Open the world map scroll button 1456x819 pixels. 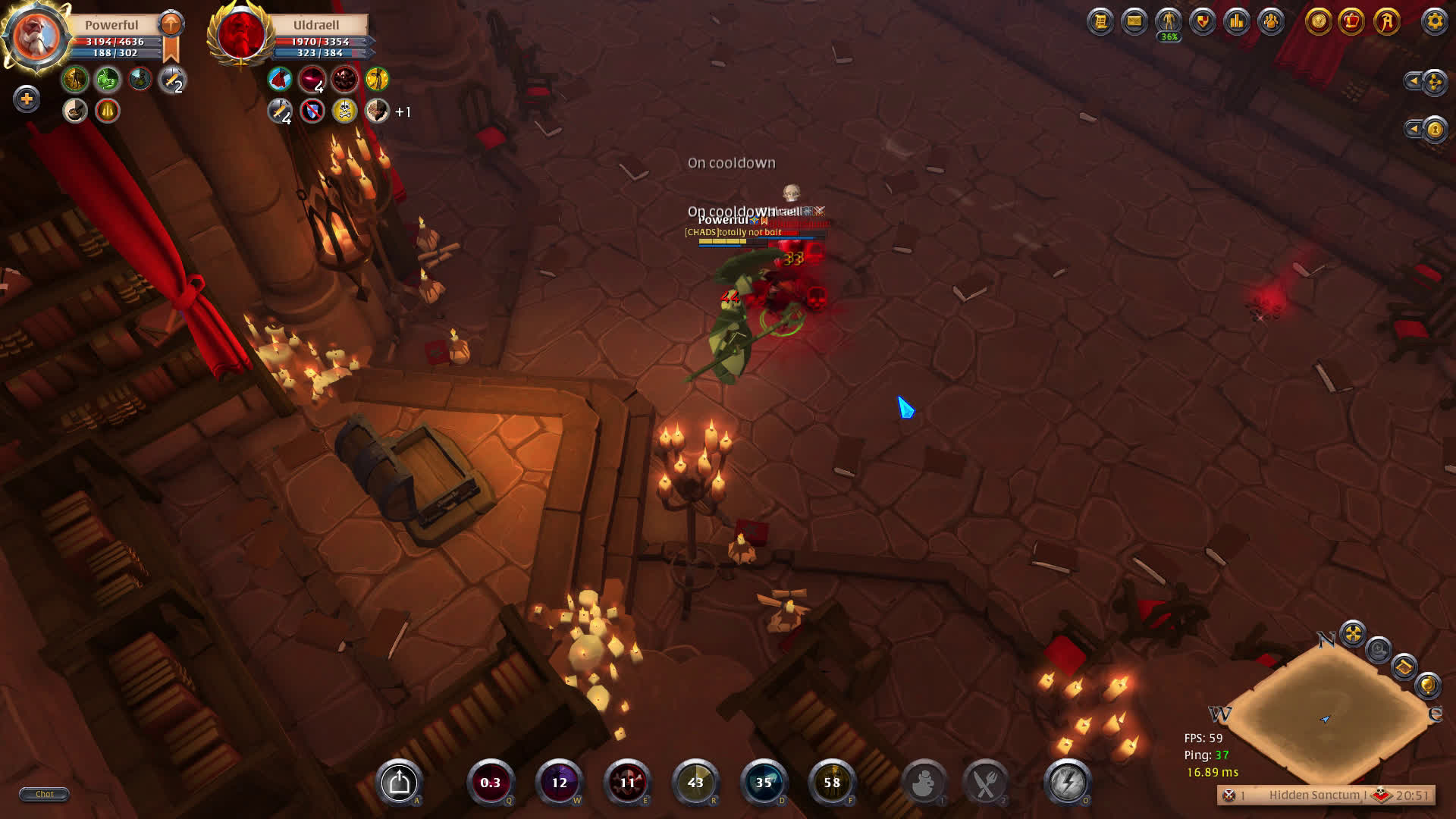click(1404, 667)
